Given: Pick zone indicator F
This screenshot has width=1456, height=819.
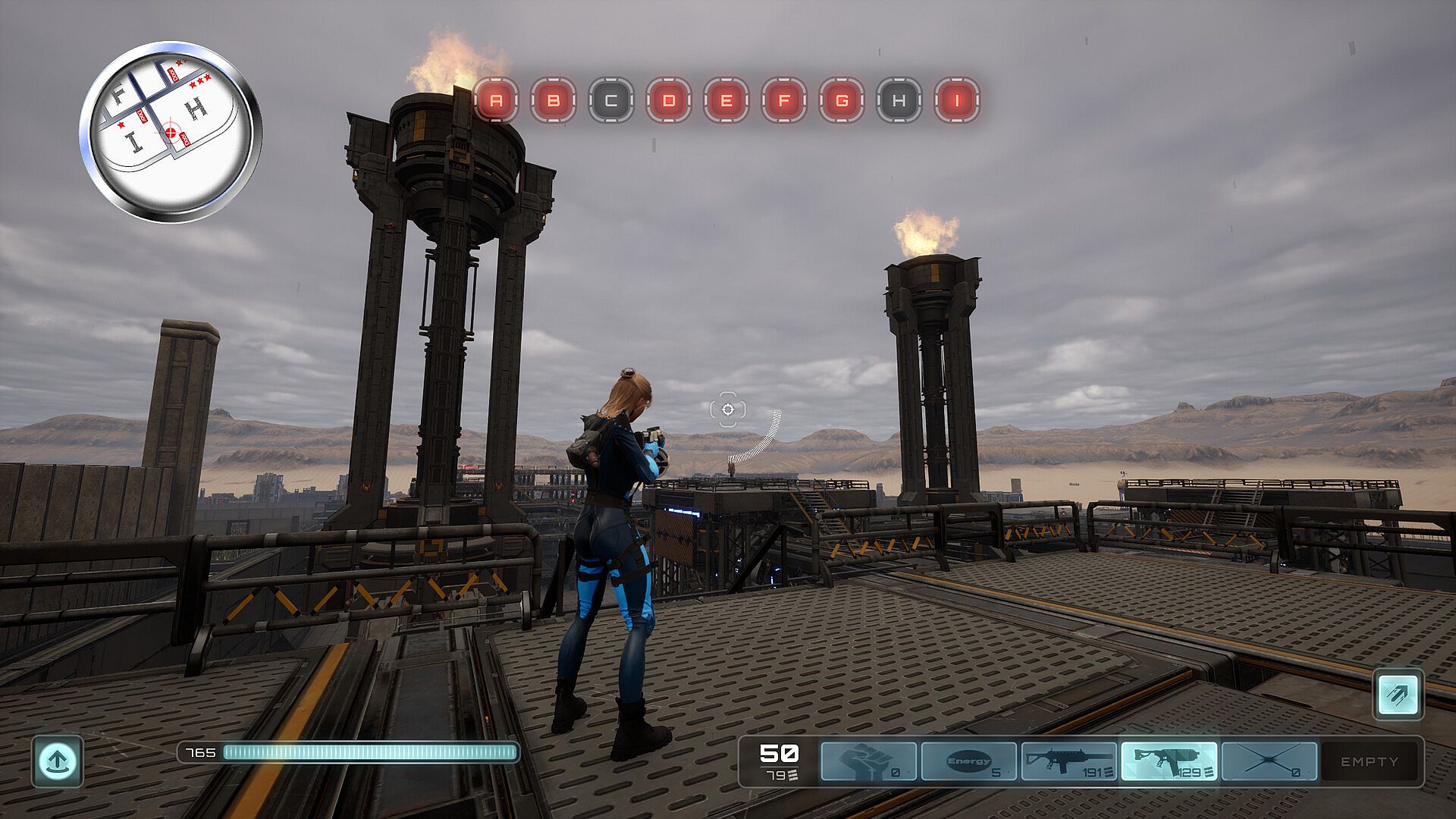Looking at the screenshot, I should pos(784,100).
